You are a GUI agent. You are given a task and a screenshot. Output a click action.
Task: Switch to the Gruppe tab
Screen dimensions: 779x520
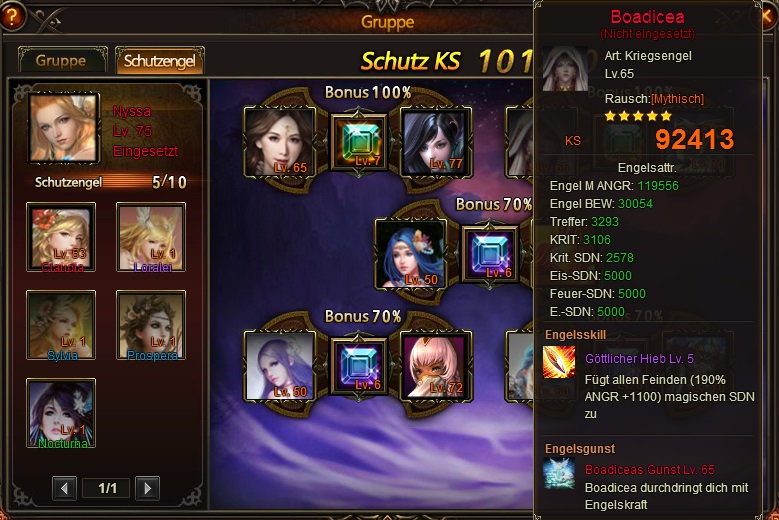coord(61,60)
